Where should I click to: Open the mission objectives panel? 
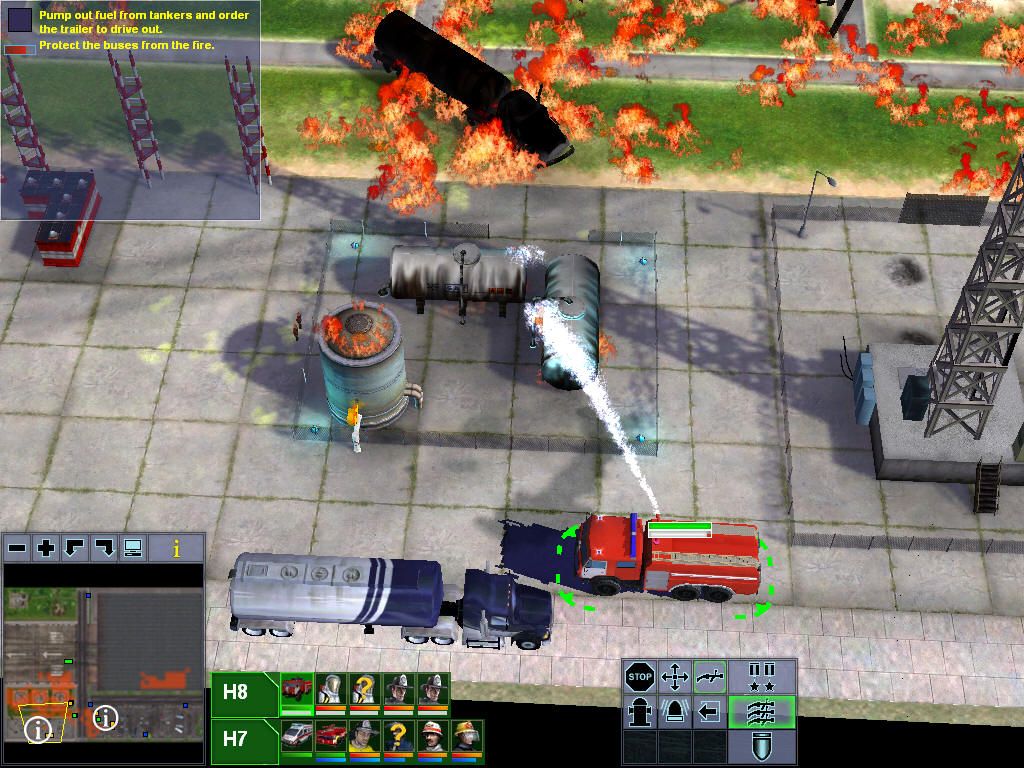click(20, 18)
